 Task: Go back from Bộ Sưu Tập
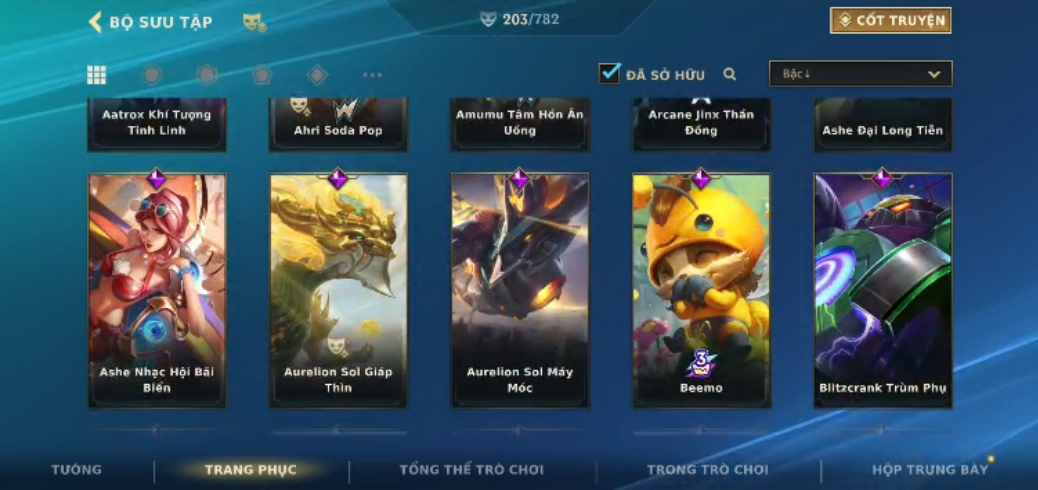[96, 22]
